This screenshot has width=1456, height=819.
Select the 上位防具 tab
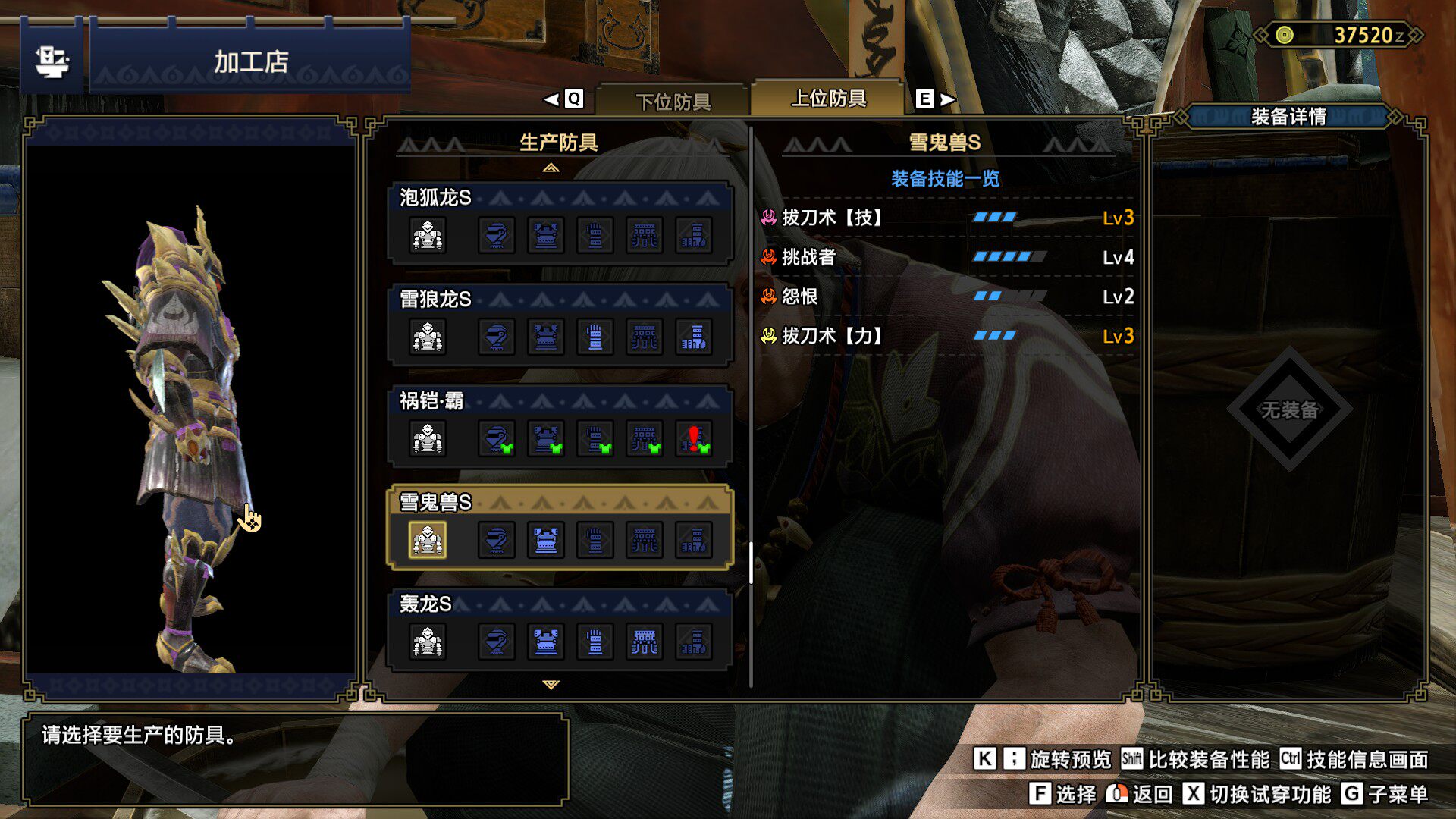point(828,99)
